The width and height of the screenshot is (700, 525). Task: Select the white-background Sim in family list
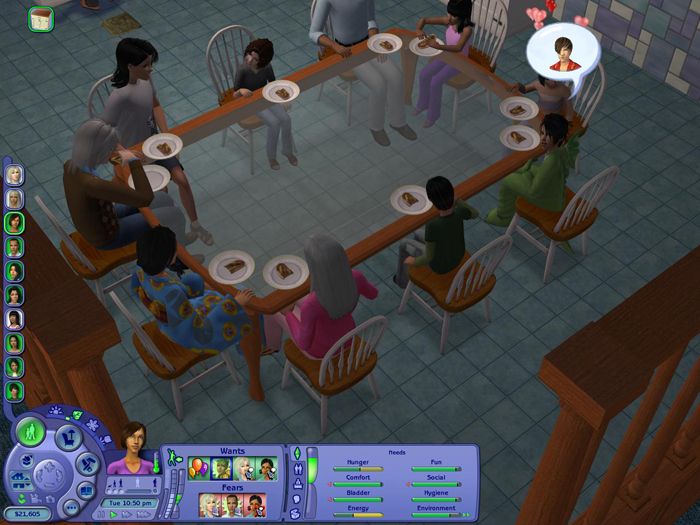[x=15, y=319]
